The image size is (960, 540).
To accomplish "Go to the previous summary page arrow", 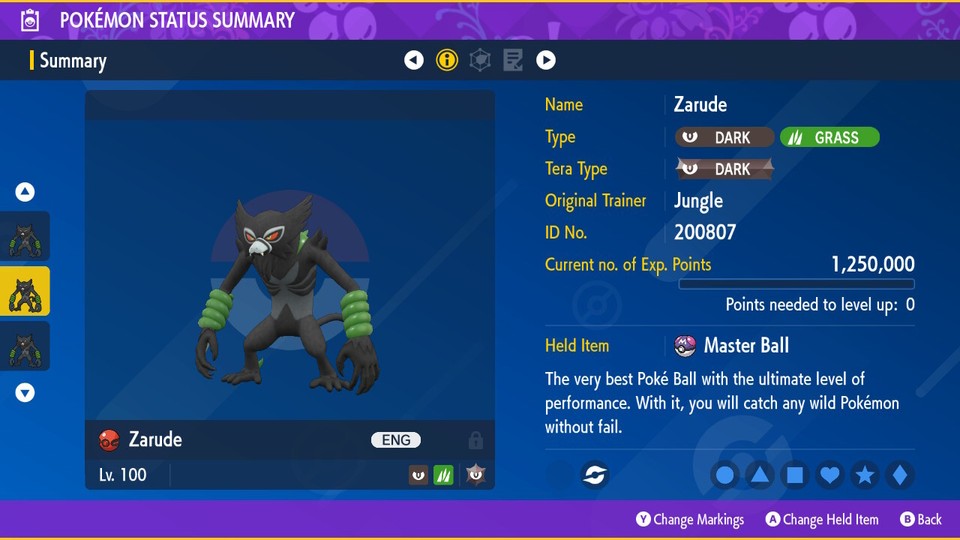I will 414,60.
